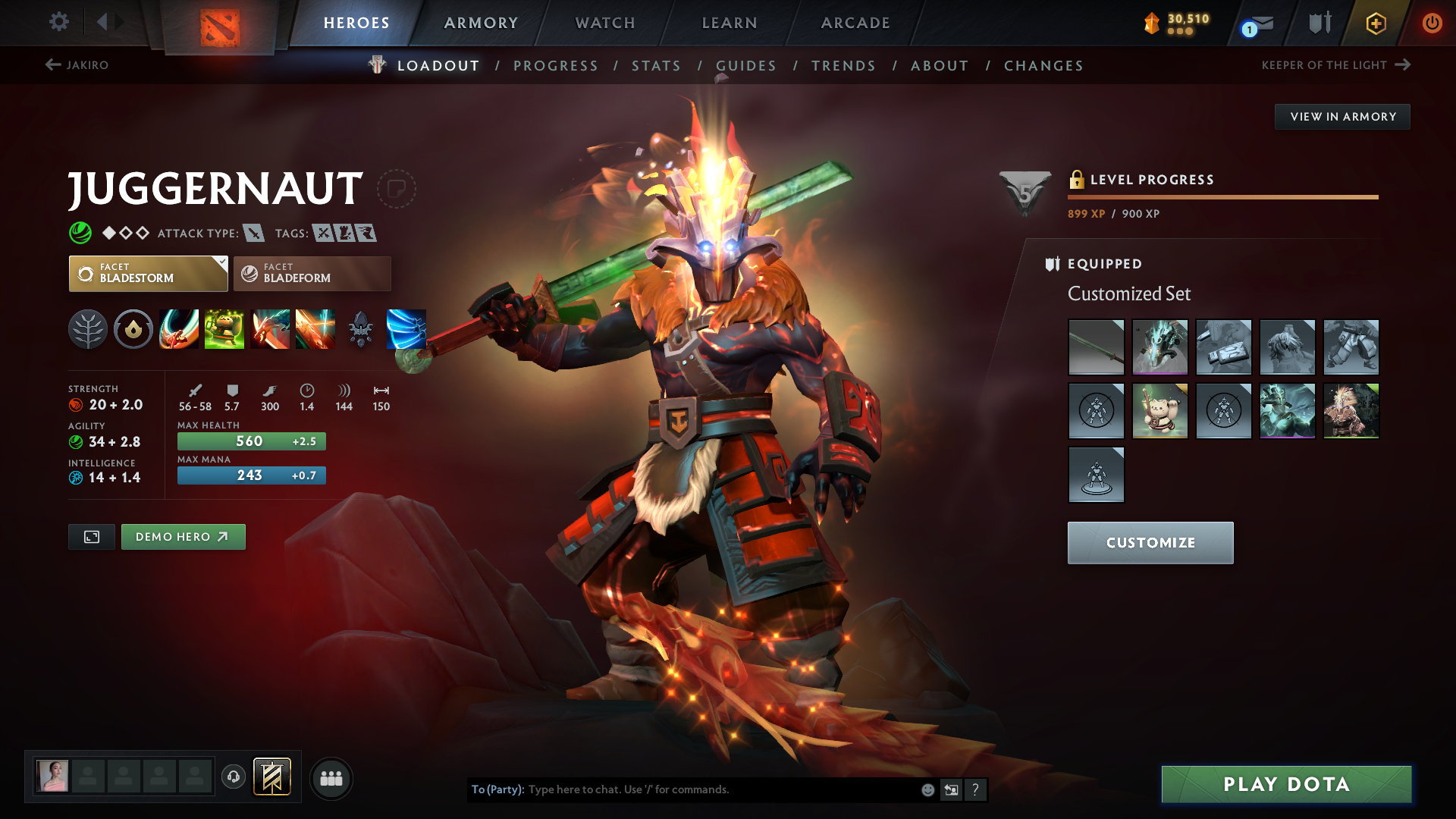Switch to the ARMORY tab
1456x819 pixels.
click(480, 23)
